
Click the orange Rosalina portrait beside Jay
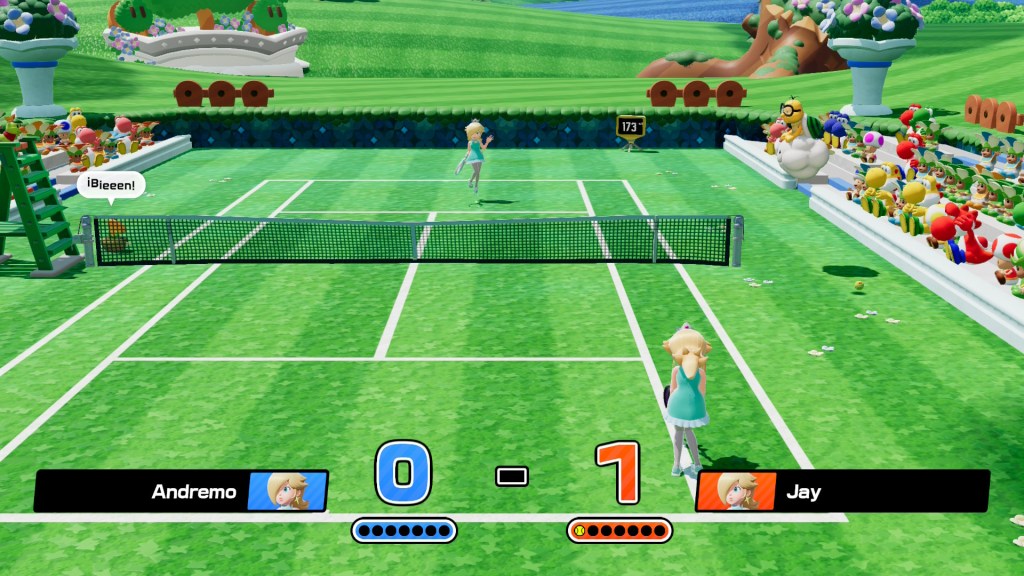[736, 491]
